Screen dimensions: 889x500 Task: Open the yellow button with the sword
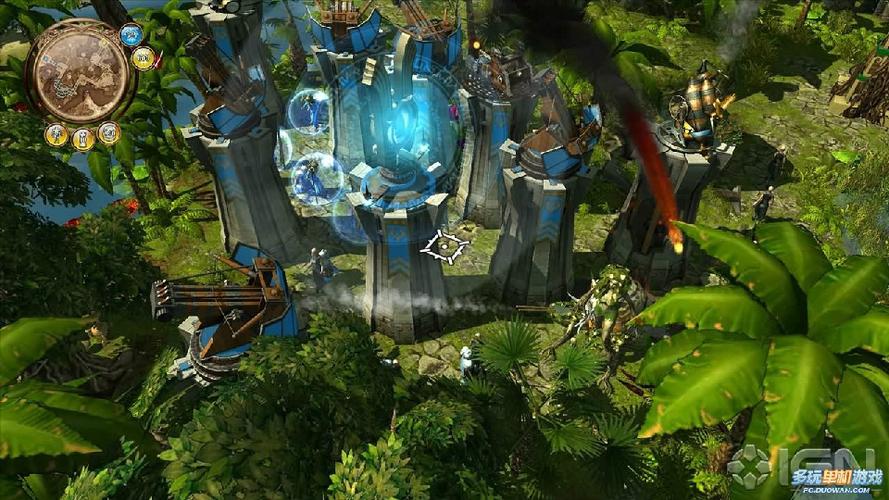pyautogui.click(x=144, y=58)
